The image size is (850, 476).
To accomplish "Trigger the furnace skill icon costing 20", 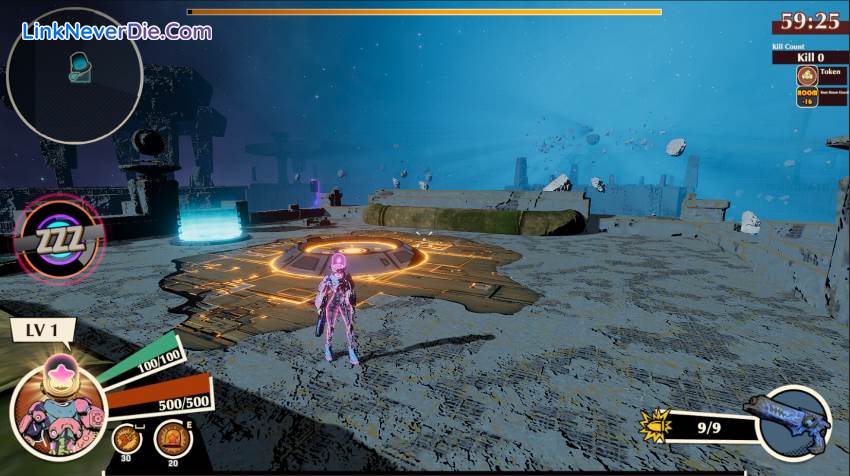I will [x=173, y=439].
